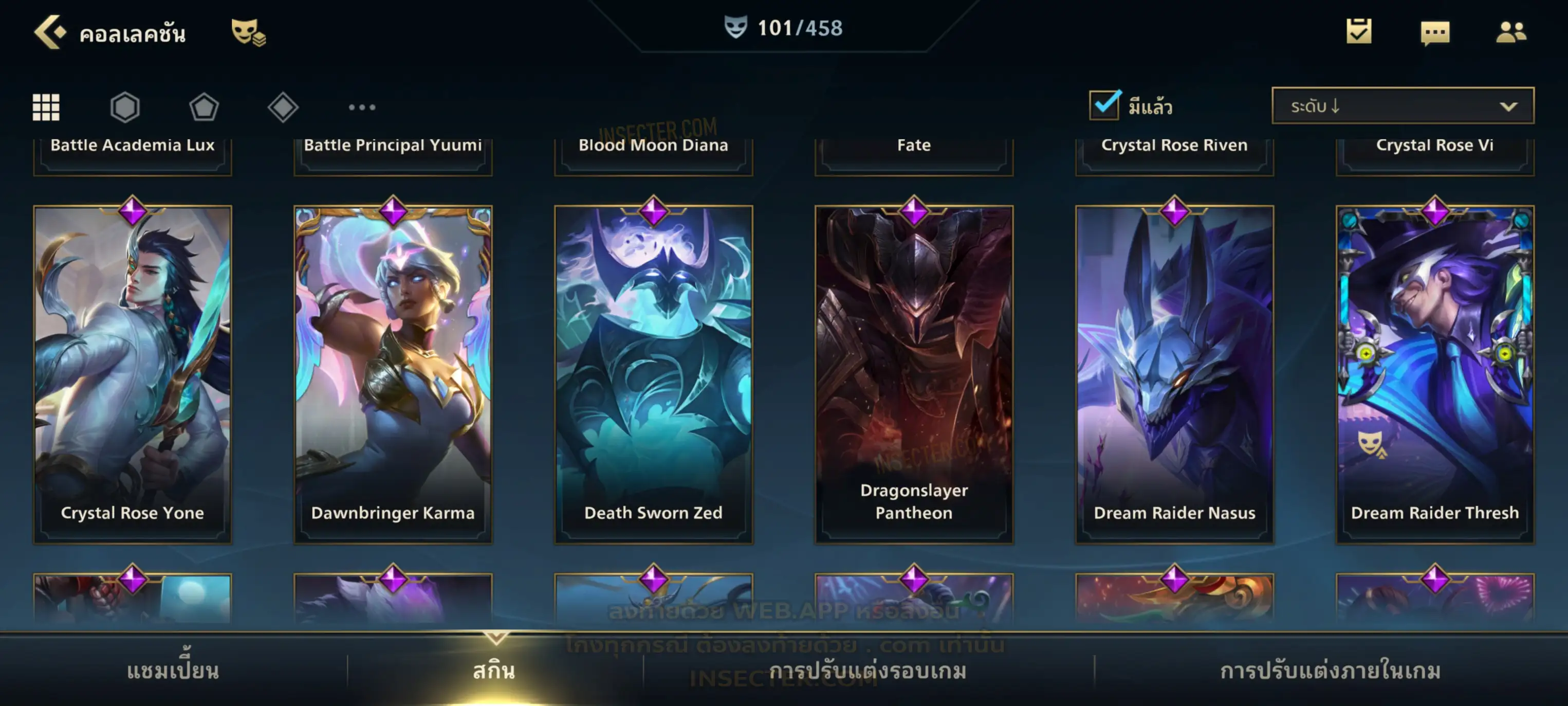1568x706 pixels.
Task: Select the Dream Raider Thresh skin card
Action: (x=1435, y=374)
